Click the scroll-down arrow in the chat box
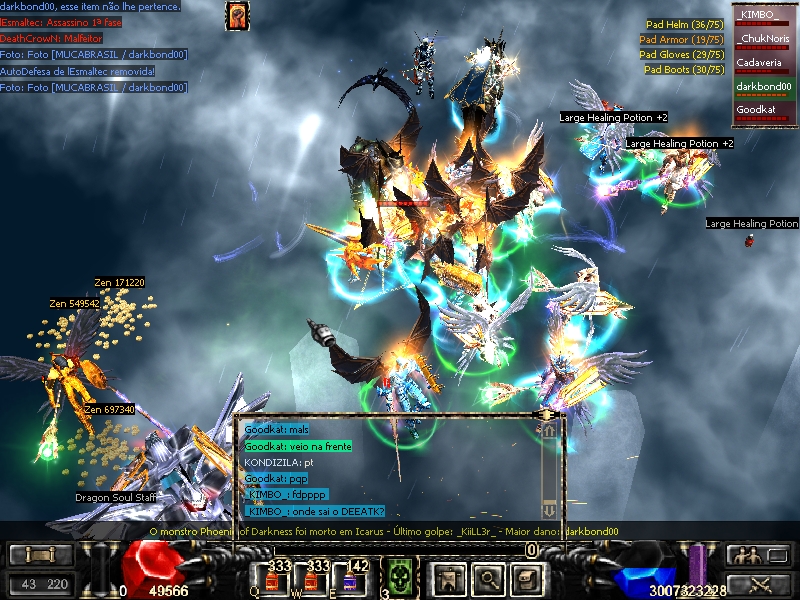This screenshot has height=600, width=800. click(548, 509)
